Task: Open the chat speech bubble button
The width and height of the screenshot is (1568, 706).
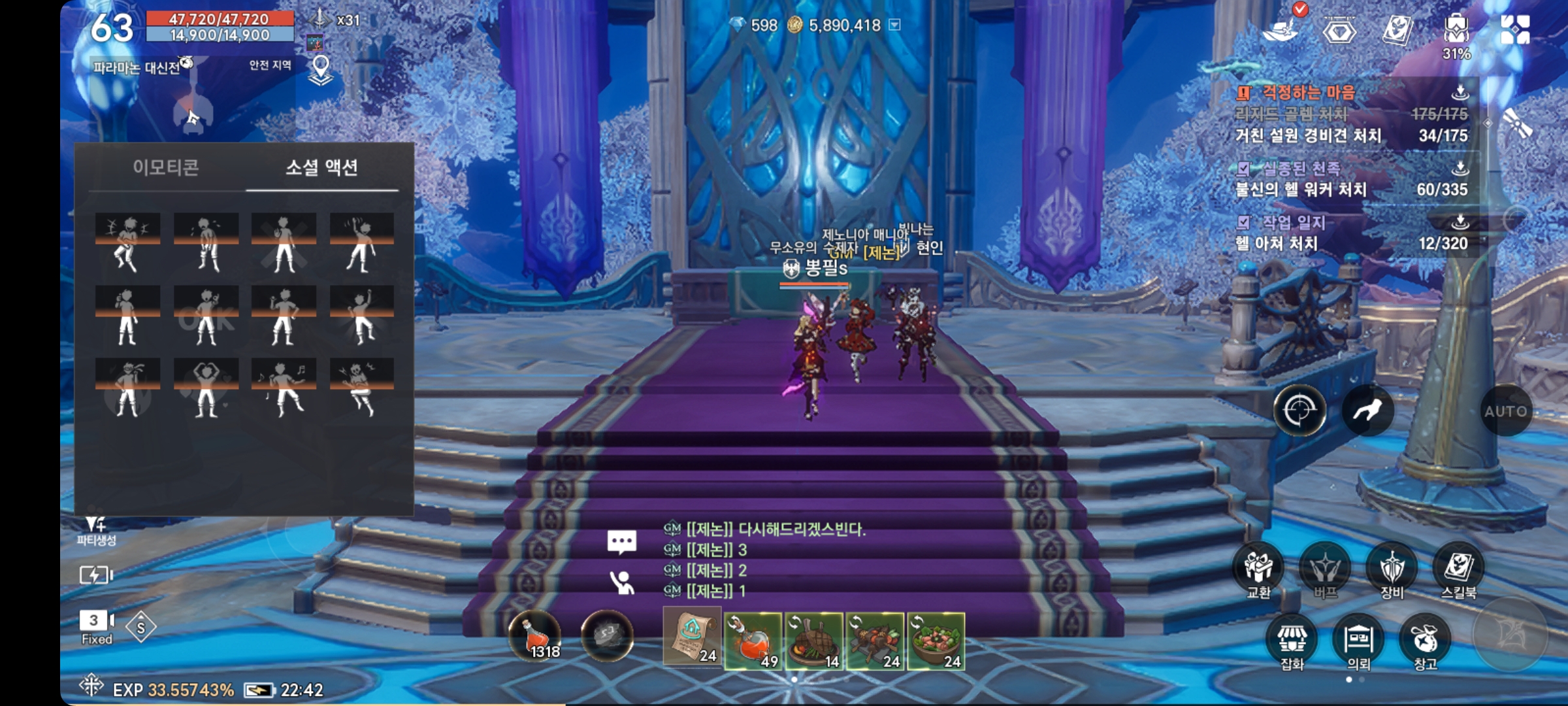Action: coord(621,542)
